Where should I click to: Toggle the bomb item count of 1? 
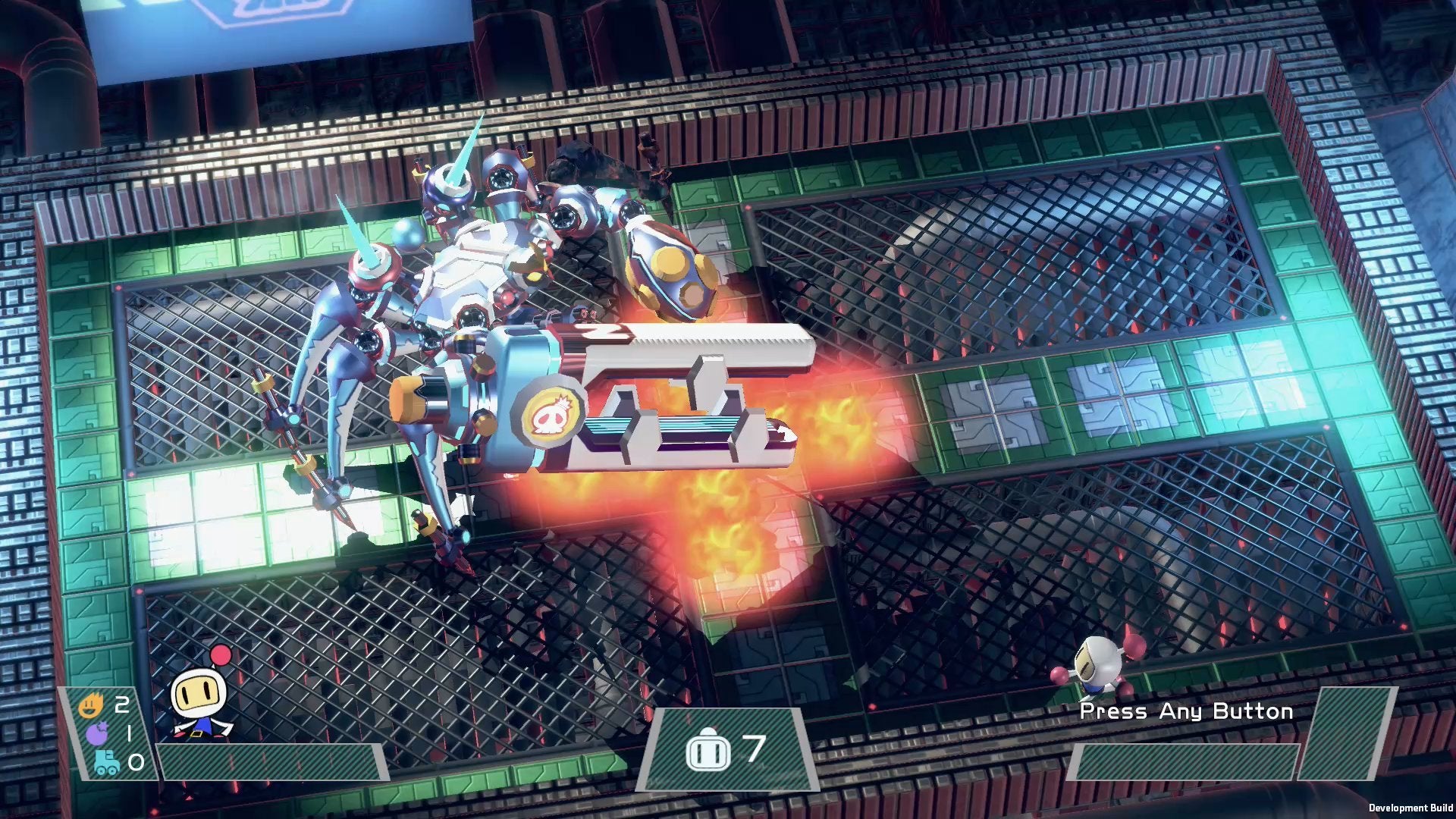point(129,733)
